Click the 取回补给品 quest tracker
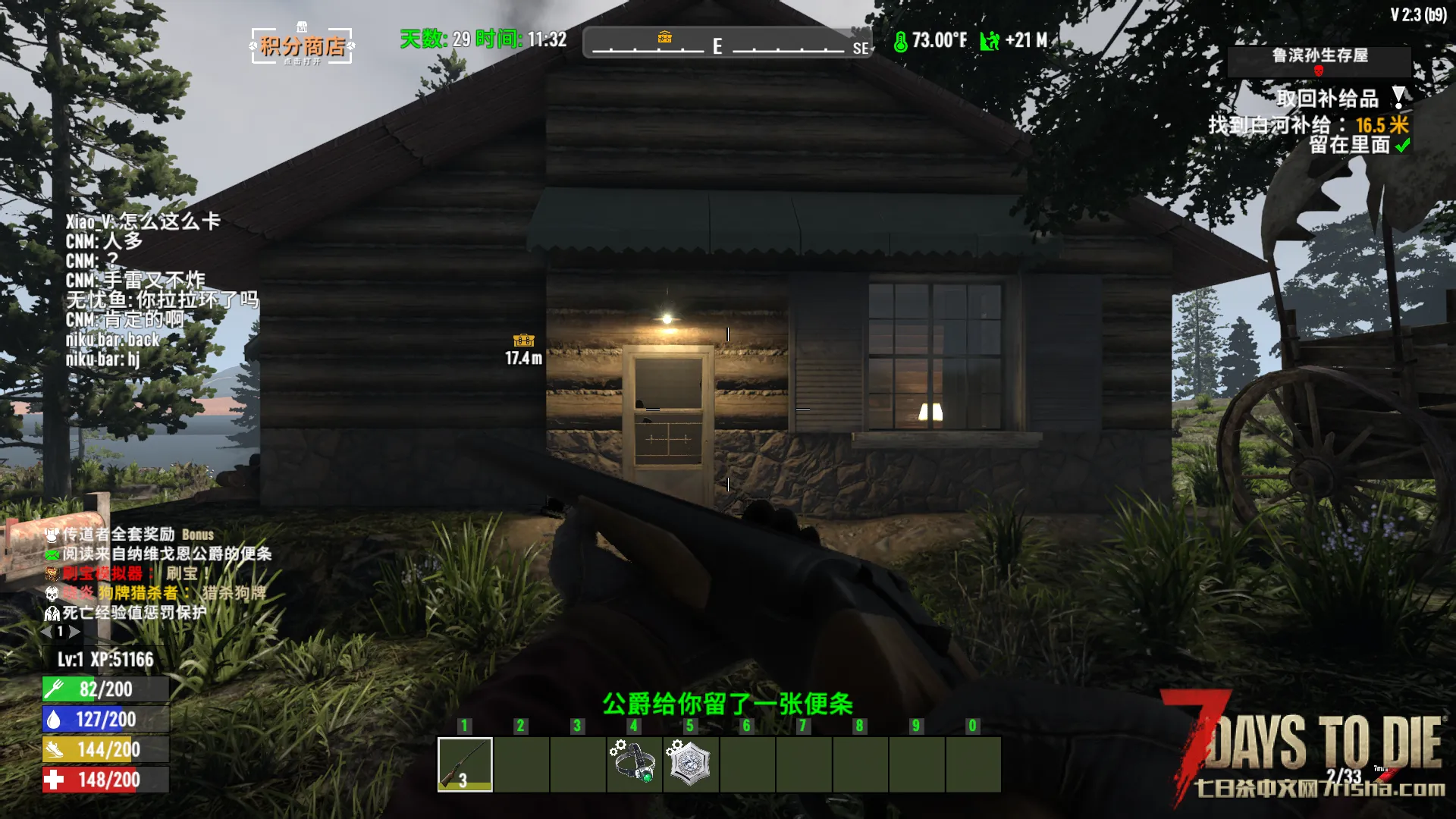This screenshot has width=1456, height=819. coord(1327,99)
